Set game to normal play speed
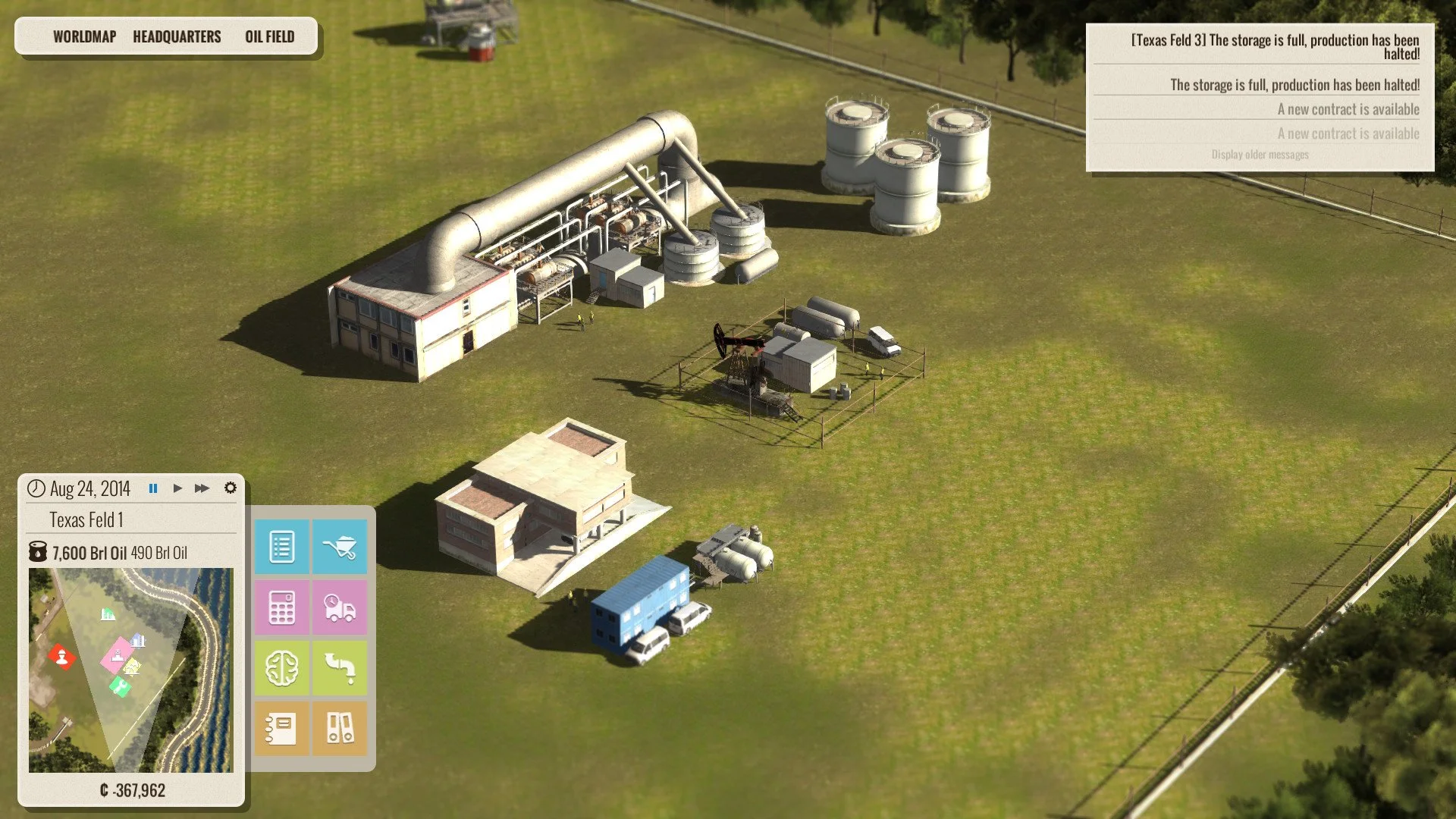Viewport: 1456px width, 819px height. pyautogui.click(x=177, y=488)
